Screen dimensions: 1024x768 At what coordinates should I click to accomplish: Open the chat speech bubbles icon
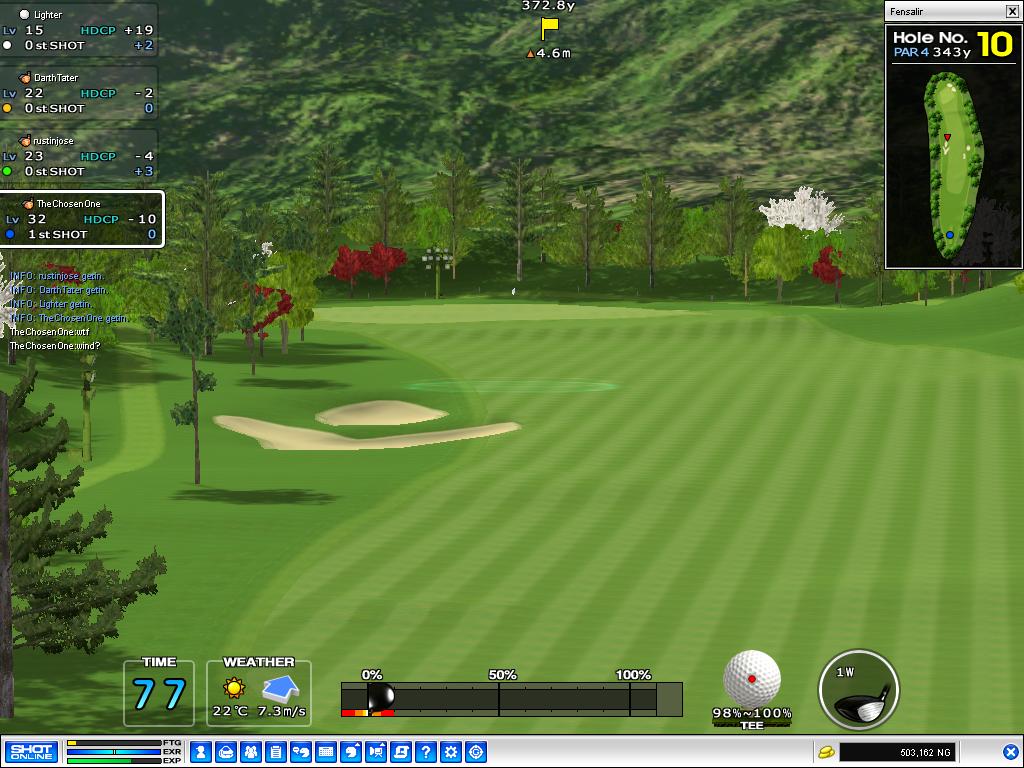pyautogui.click(x=301, y=752)
